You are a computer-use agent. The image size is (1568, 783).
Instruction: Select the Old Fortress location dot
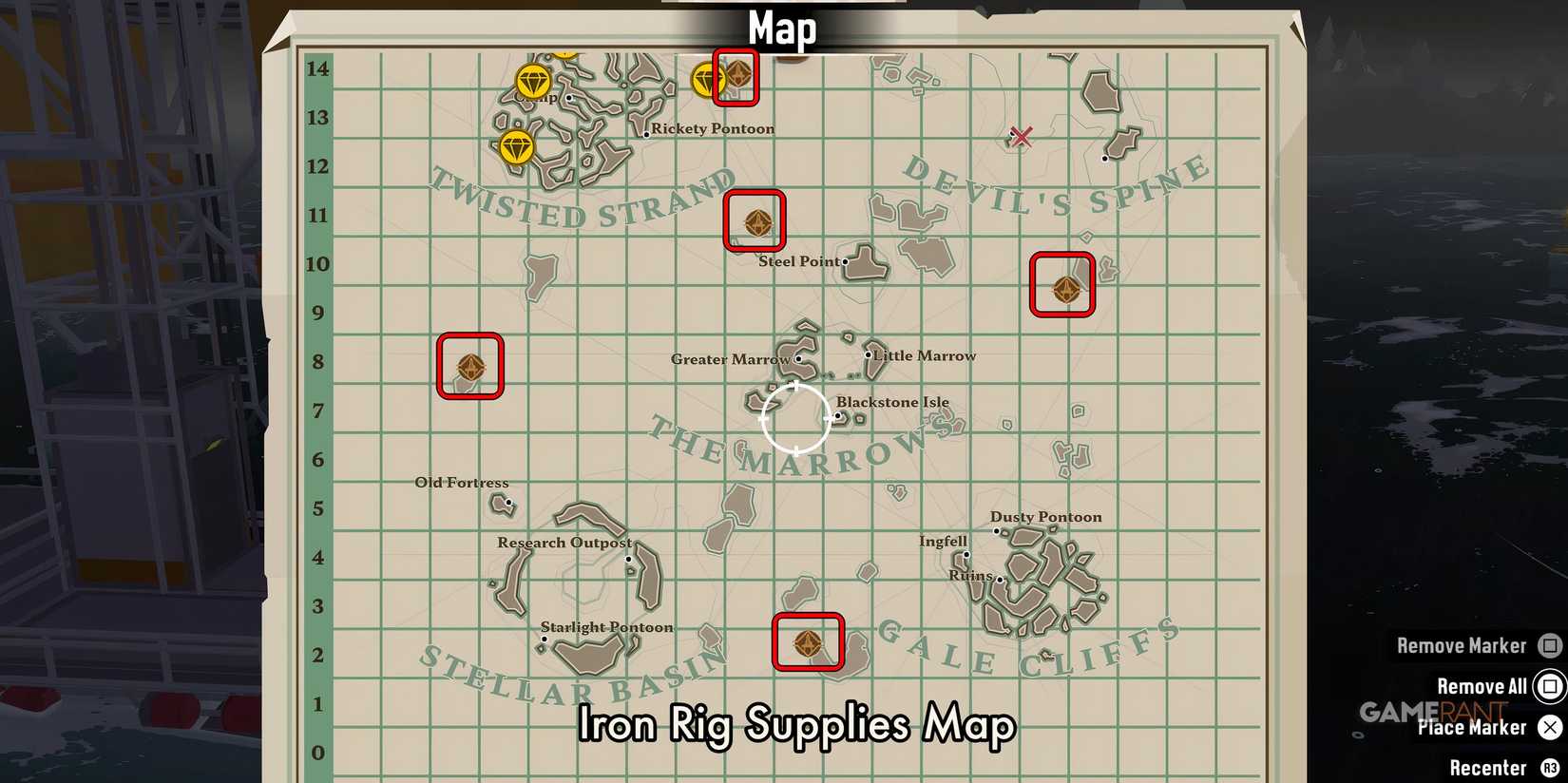tap(508, 502)
